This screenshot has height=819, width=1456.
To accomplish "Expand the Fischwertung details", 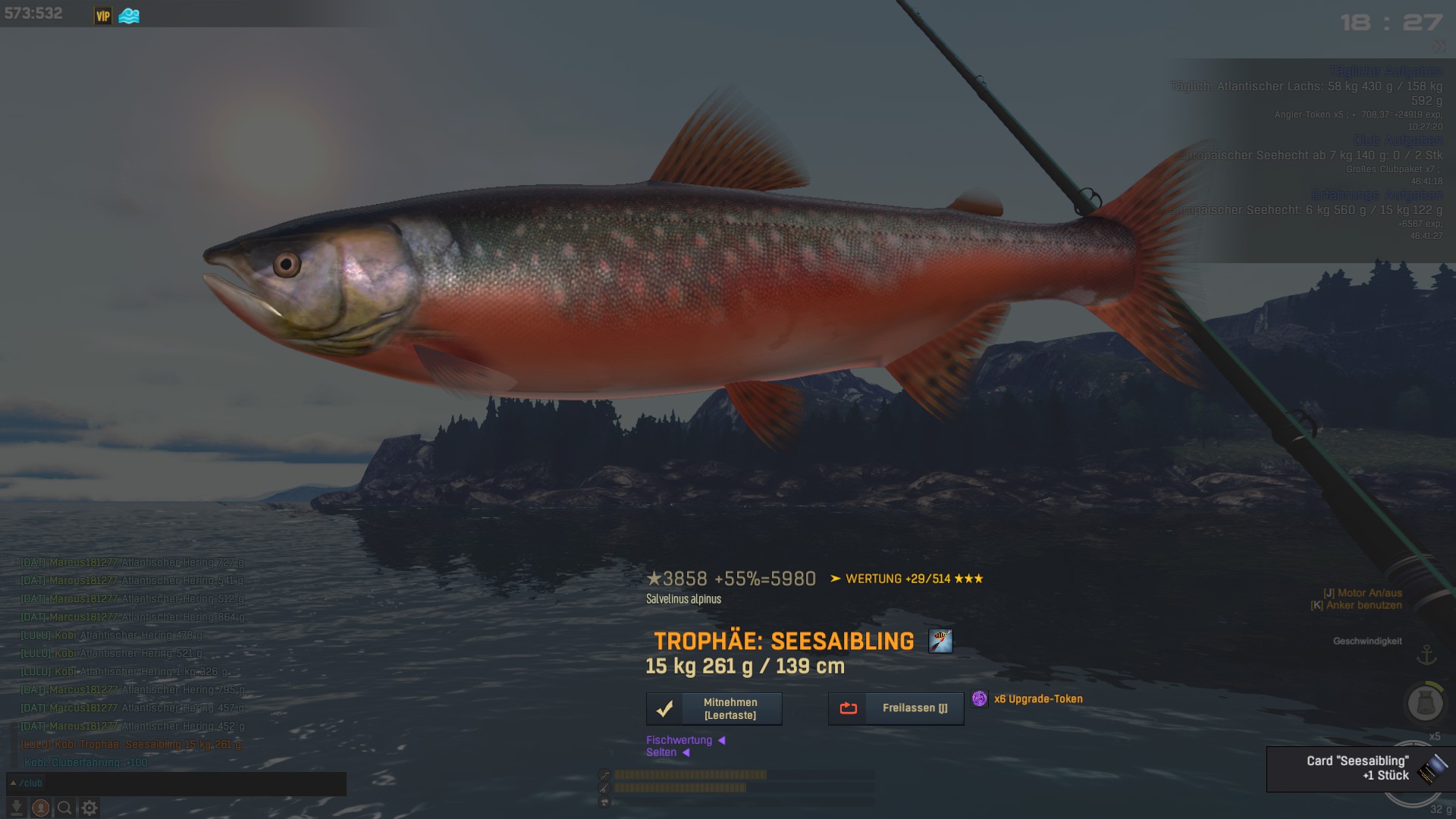I will point(685,740).
